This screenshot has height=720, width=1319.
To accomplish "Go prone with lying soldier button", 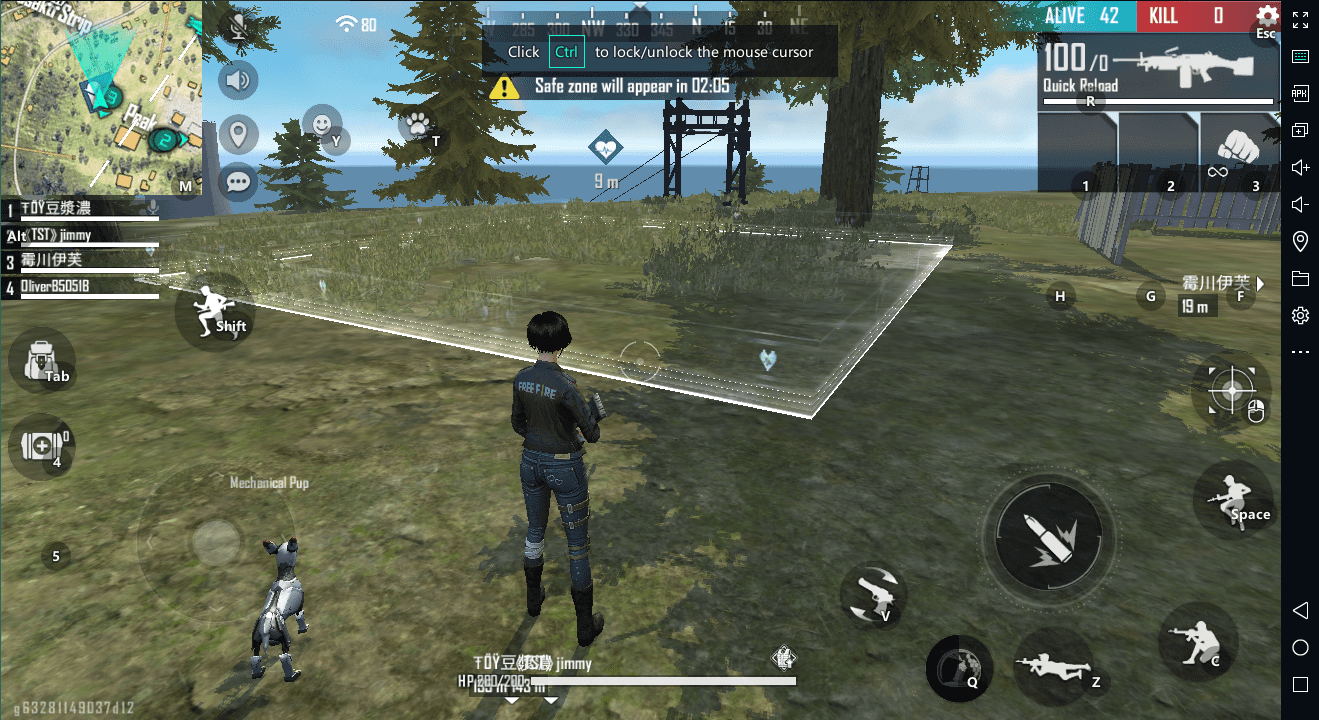I will [x=1051, y=665].
